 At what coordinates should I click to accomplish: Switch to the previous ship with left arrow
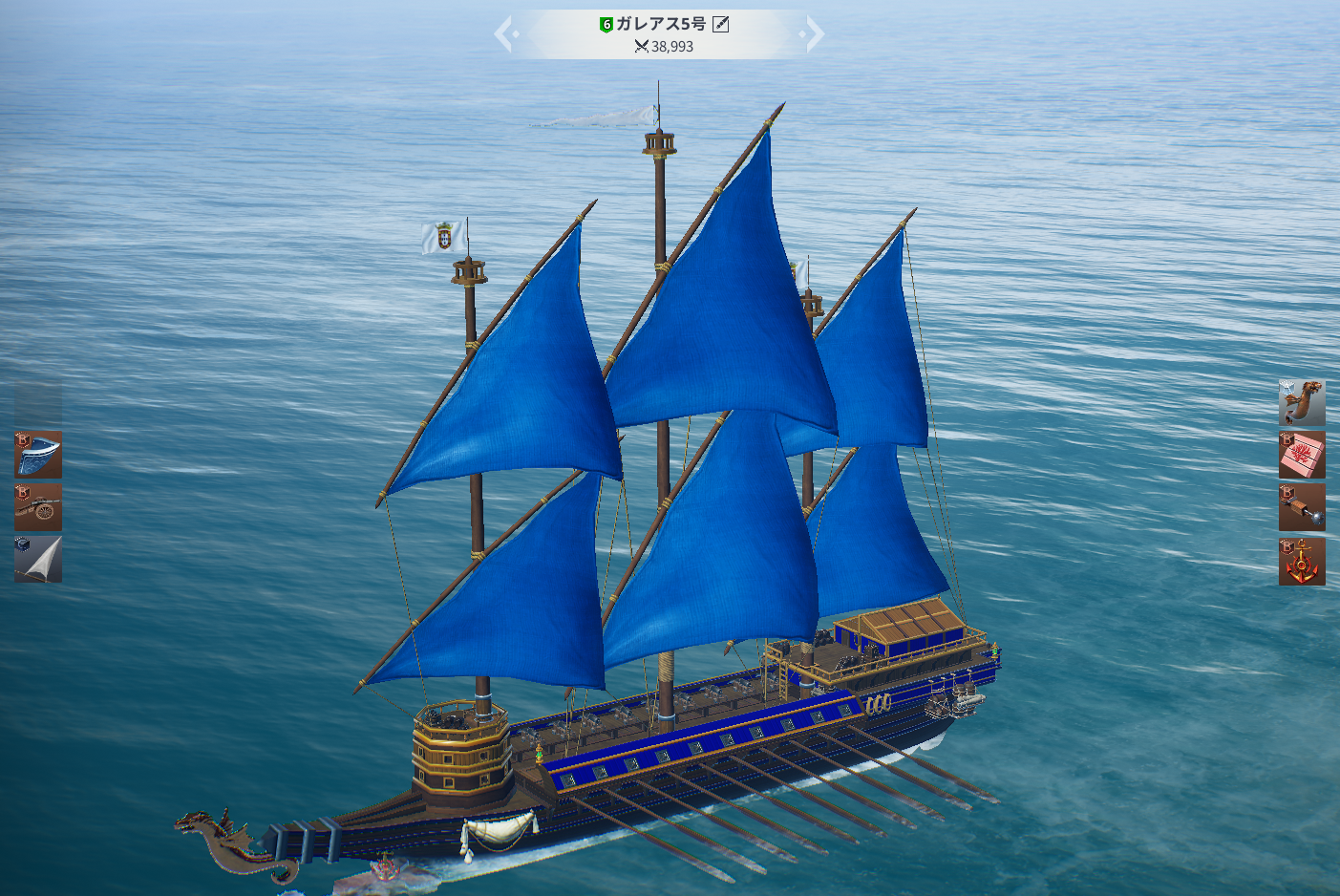pos(504,34)
